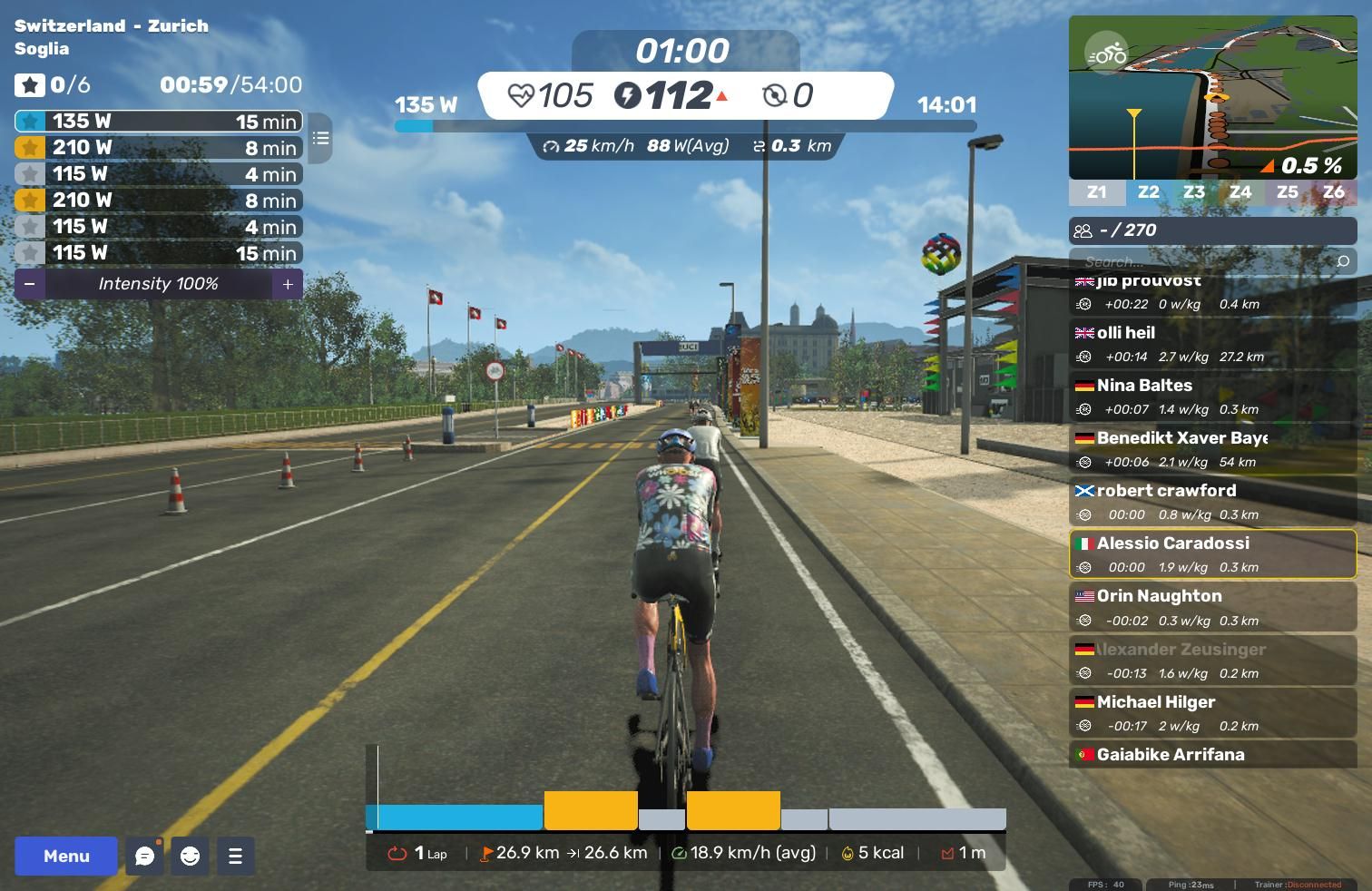
Task: Open the three-line action bar button
Action: click(235, 856)
